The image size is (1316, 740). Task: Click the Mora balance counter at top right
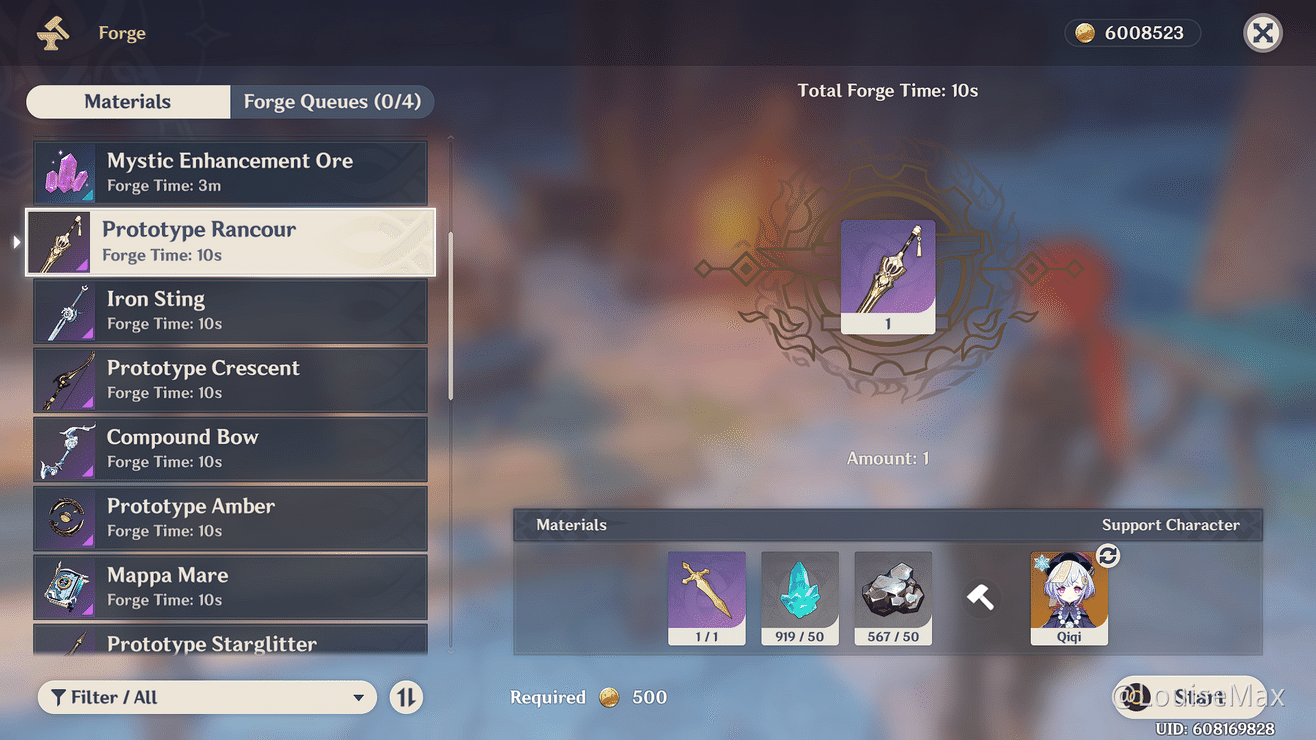(x=1132, y=32)
